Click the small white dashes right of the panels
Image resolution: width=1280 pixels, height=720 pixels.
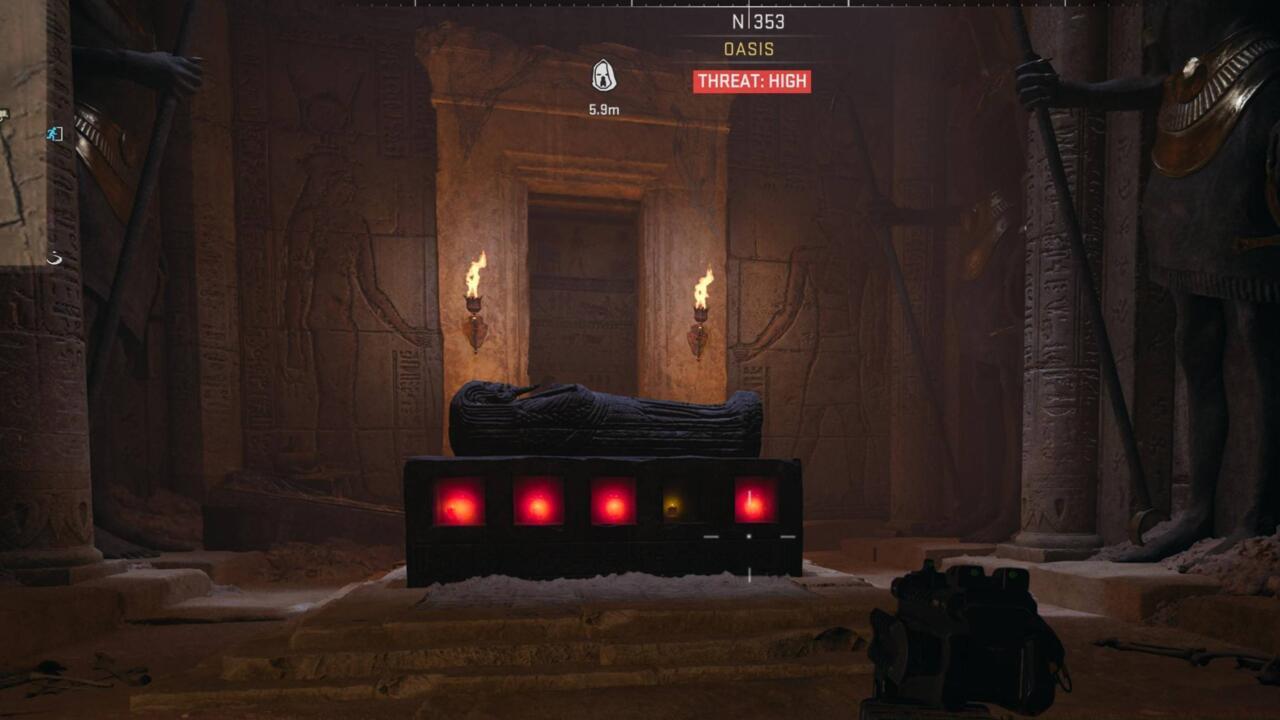(x=788, y=537)
